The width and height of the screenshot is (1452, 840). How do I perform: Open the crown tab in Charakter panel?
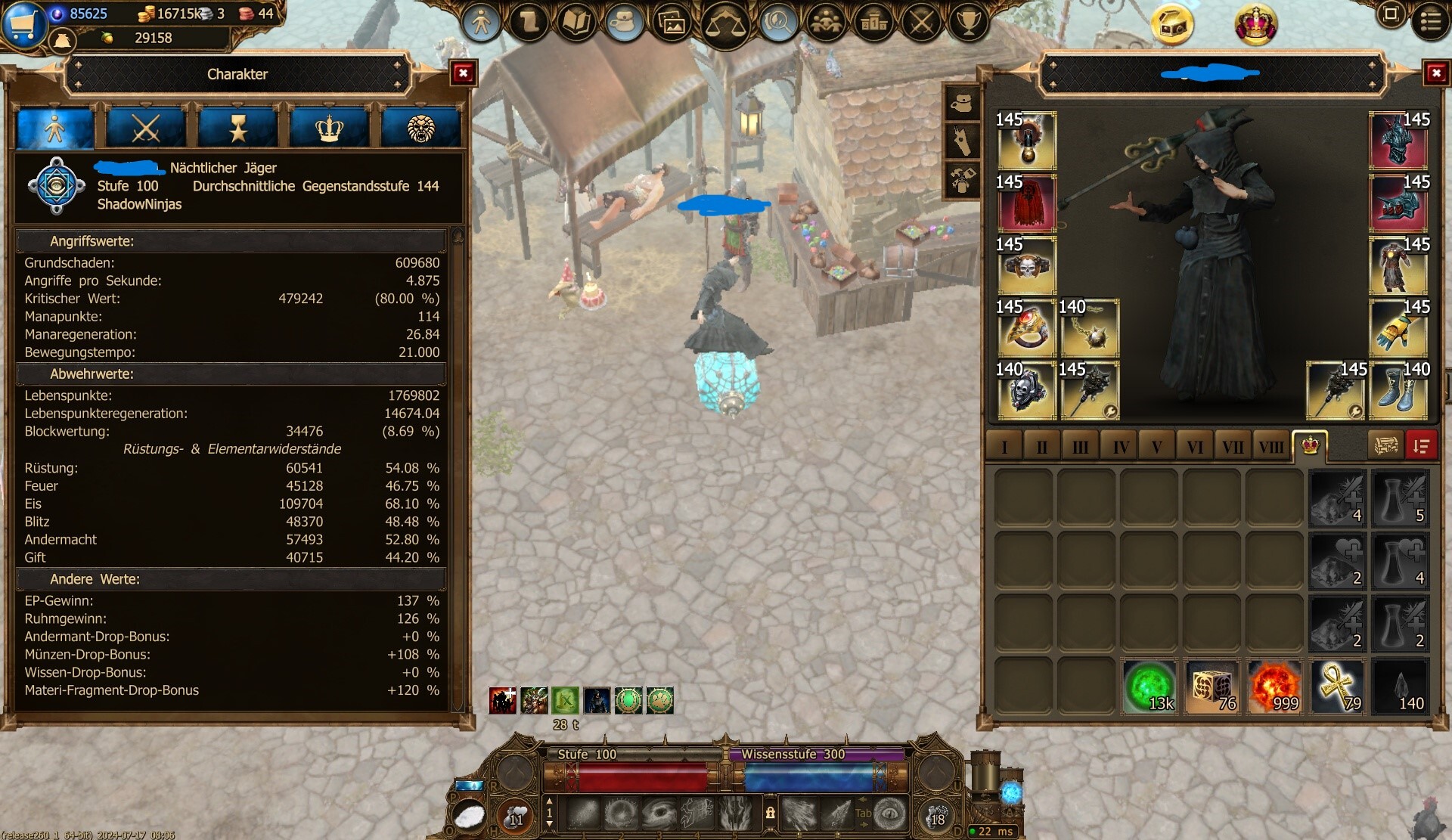(x=329, y=128)
